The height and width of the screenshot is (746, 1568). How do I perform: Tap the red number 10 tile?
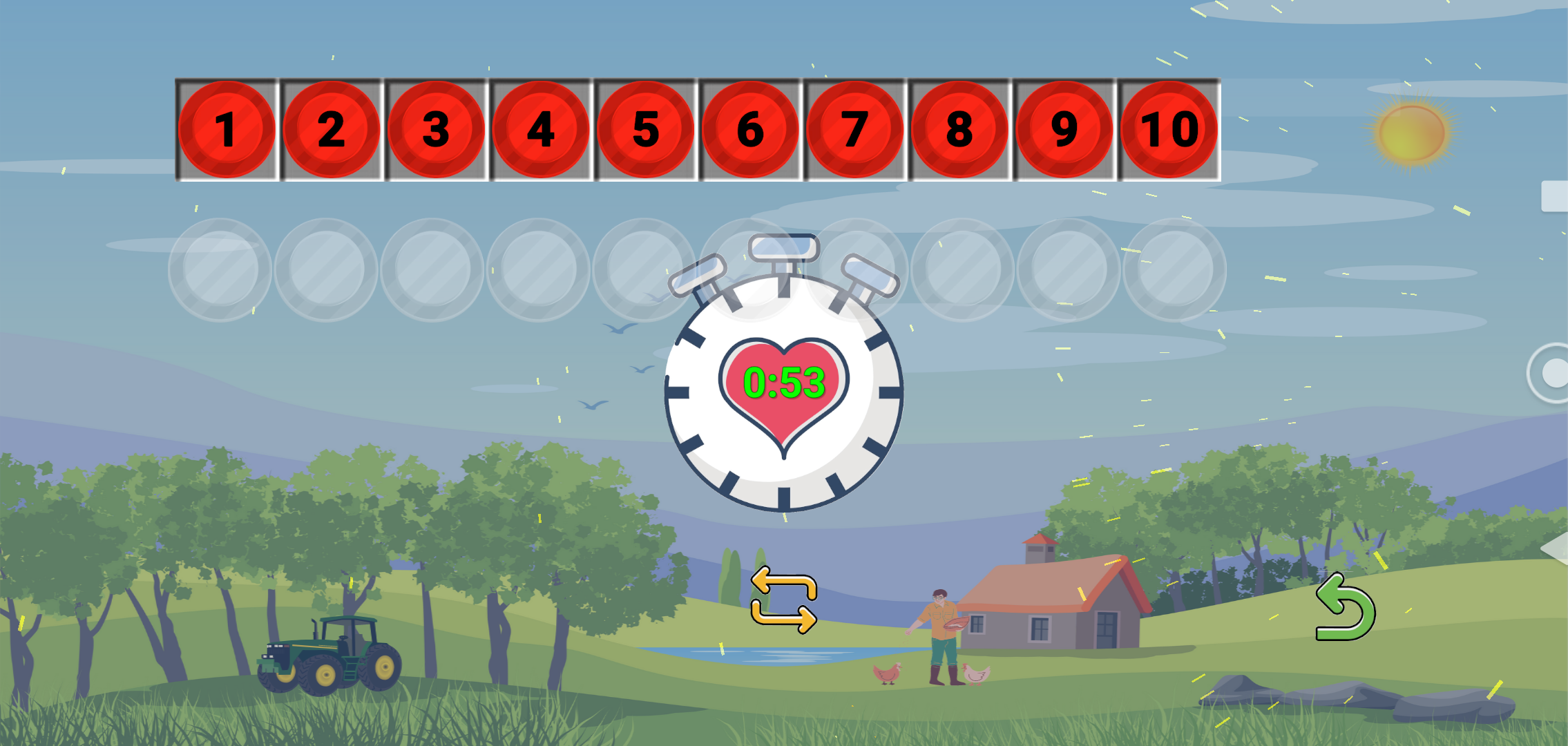tap(1169, 130)
